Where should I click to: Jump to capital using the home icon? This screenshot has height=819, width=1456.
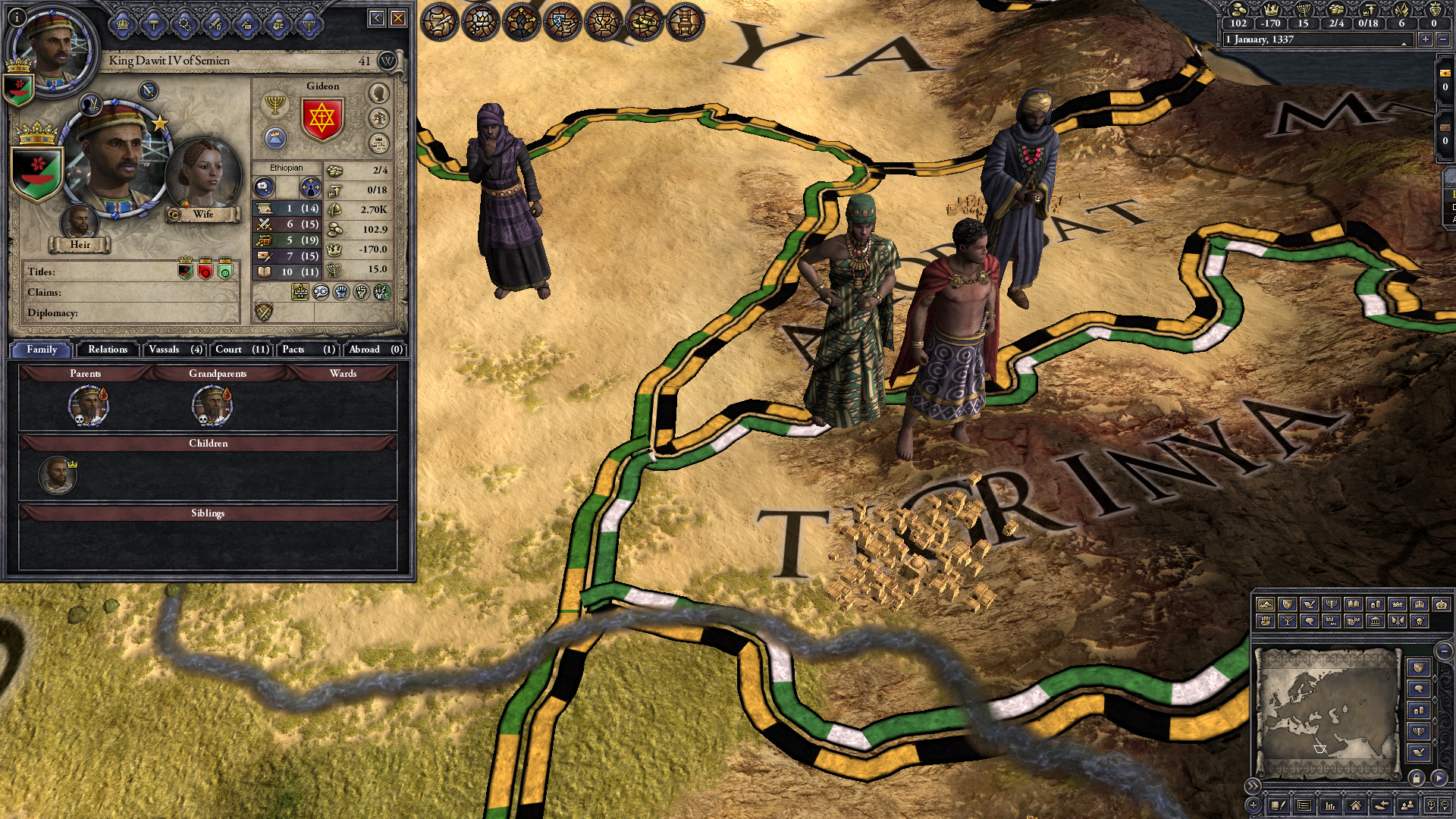point(1355,805)
